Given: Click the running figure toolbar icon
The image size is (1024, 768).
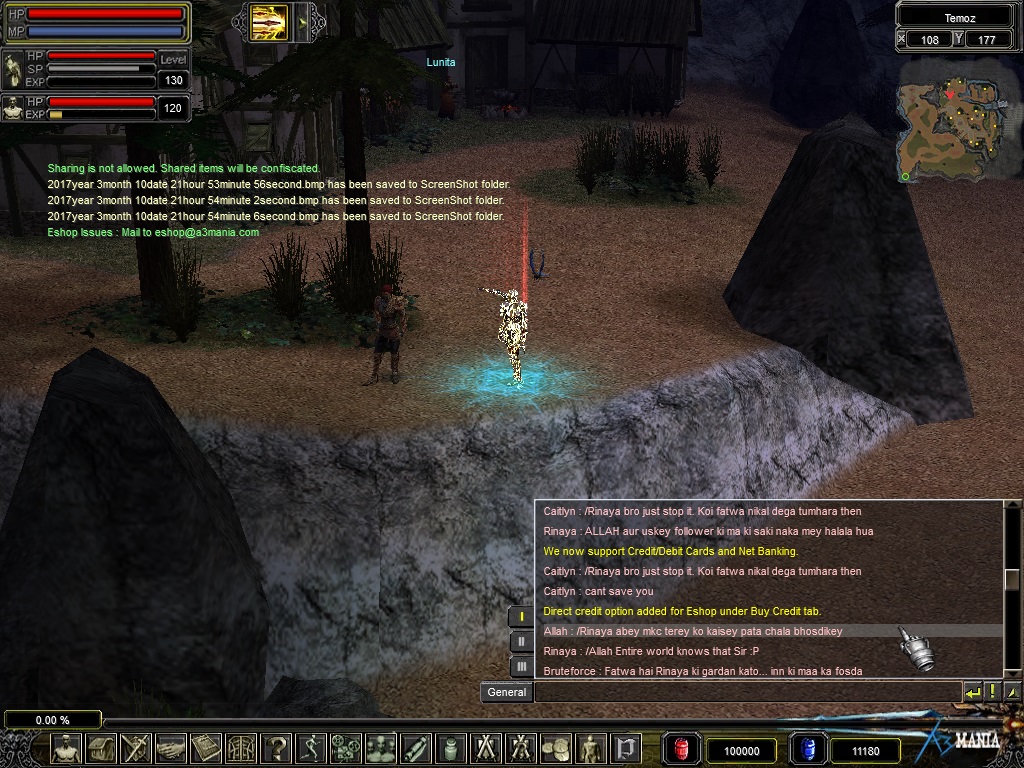Looking at the screenshot, I should click(311, 748).
